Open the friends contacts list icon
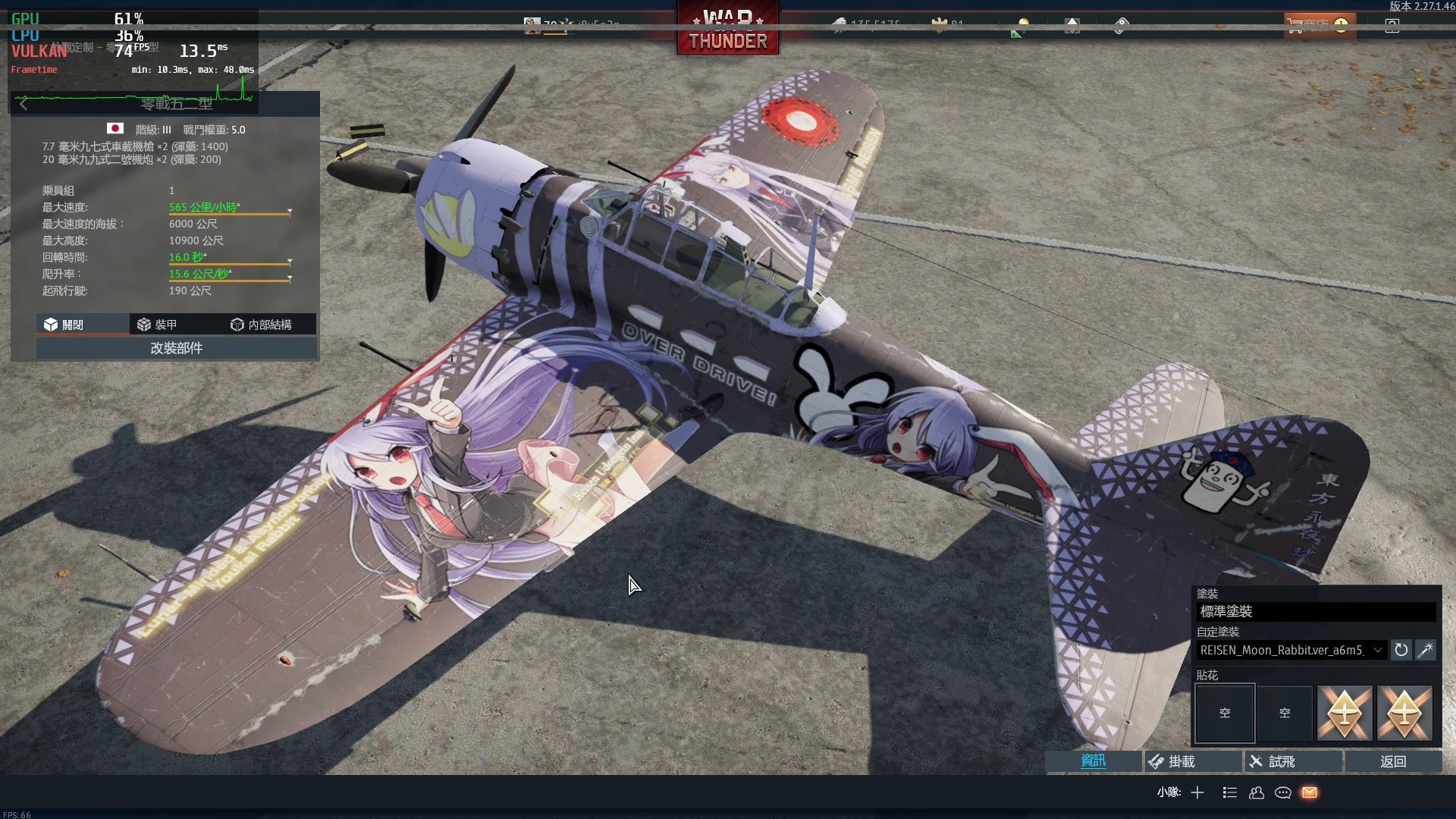1456x819 pixels. tap(1257, 792)
